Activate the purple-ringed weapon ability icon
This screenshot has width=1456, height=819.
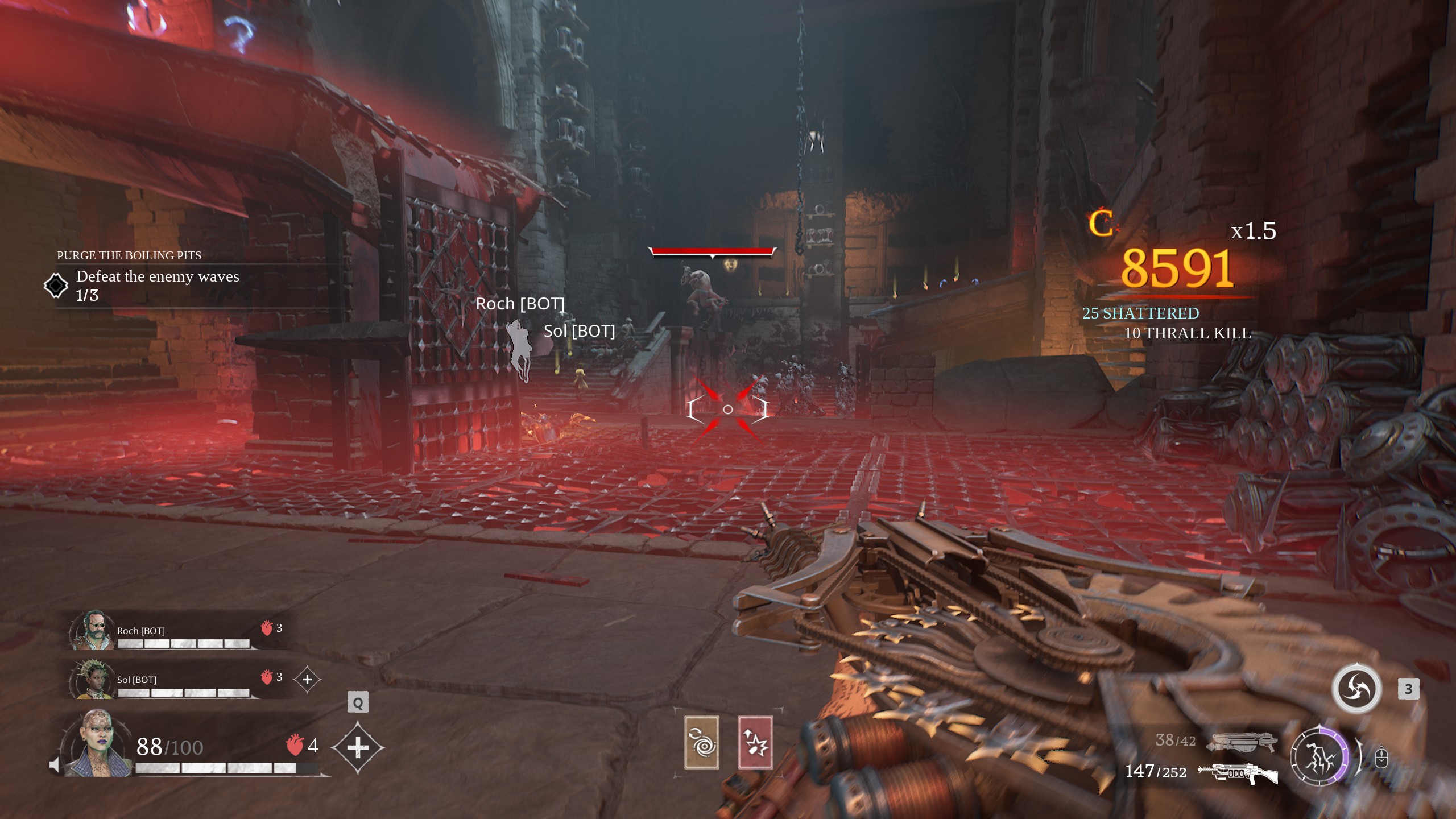click(x=1319, y=757)
